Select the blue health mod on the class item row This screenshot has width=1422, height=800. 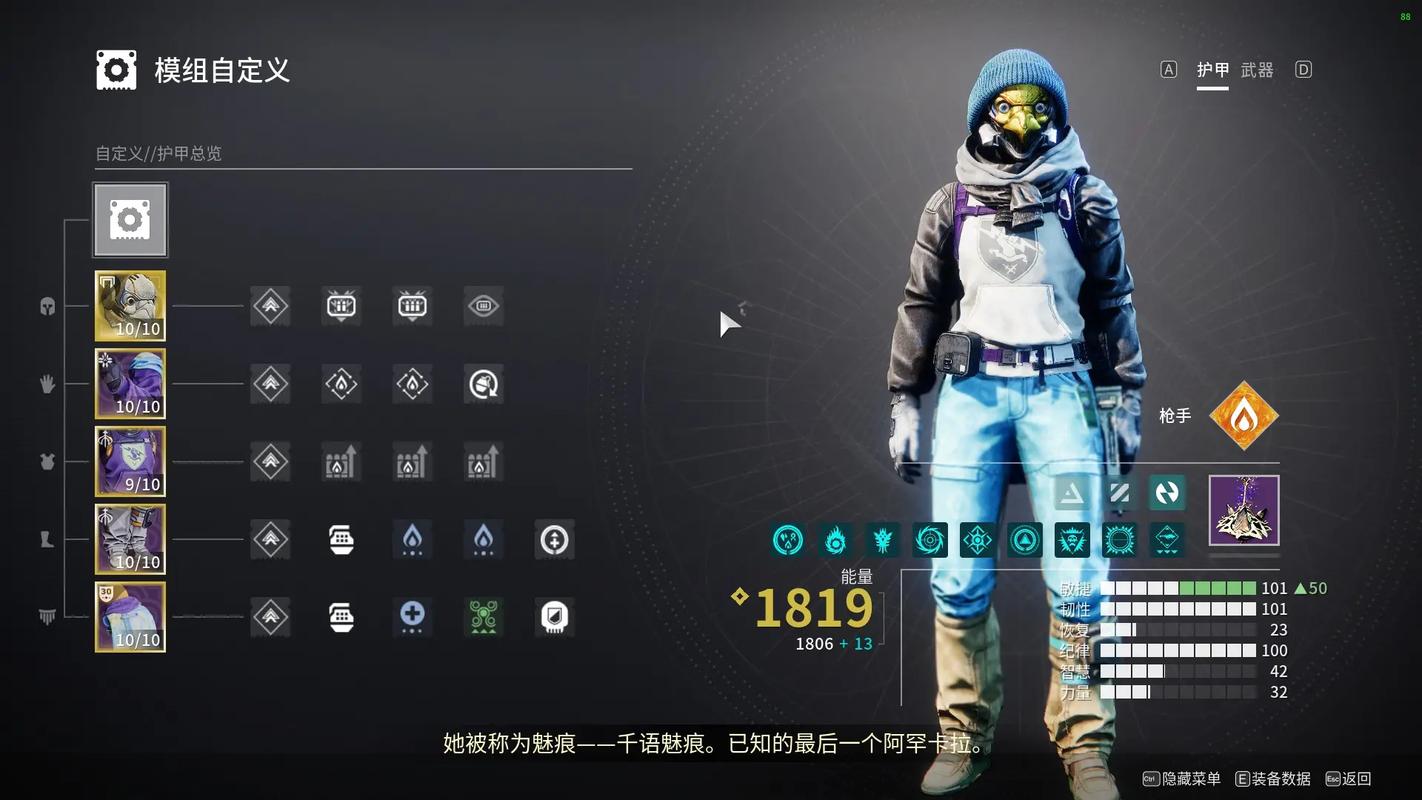[x=413, y=617]
